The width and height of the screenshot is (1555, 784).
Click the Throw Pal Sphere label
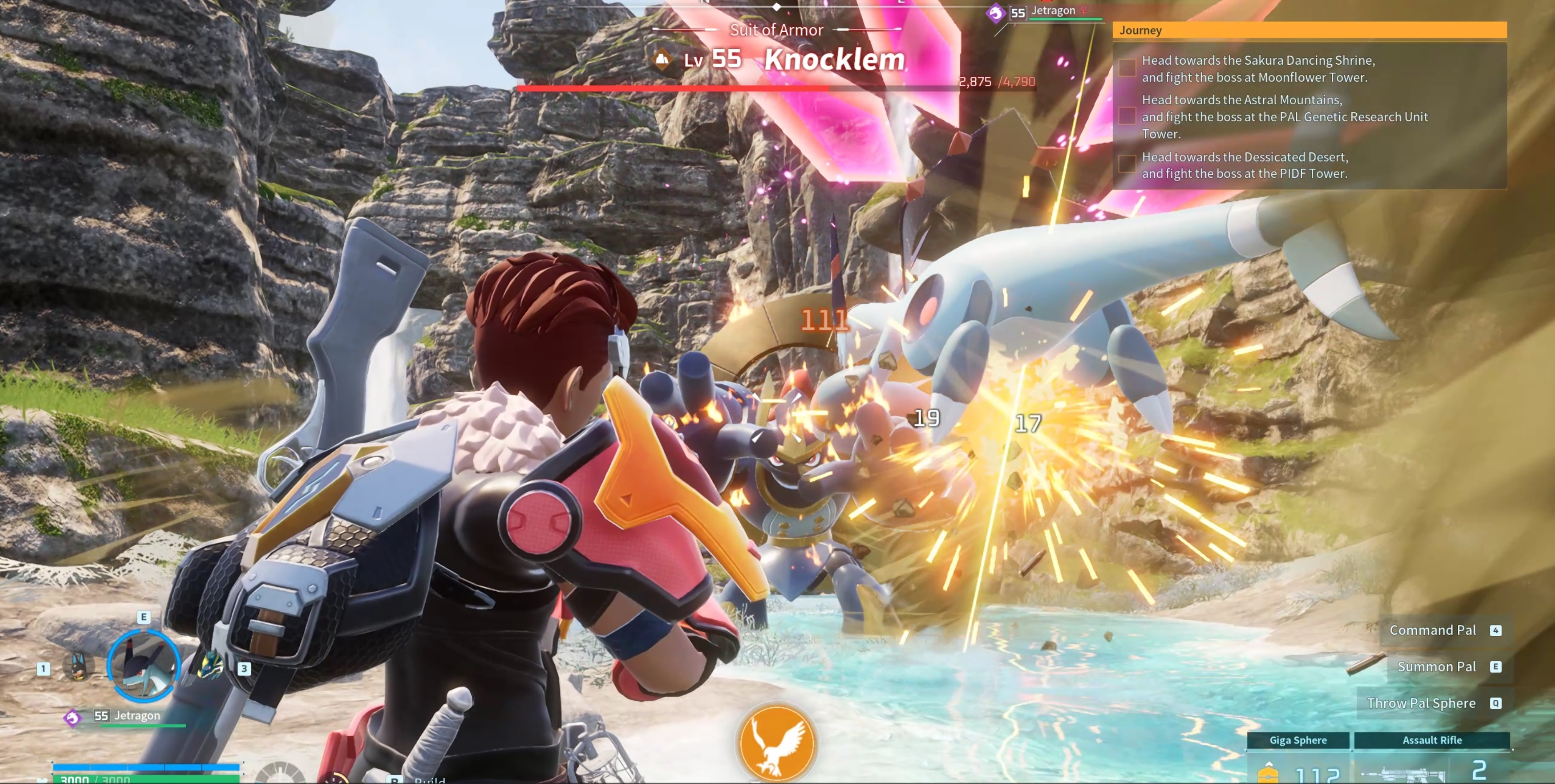[x=1421, y=703]
